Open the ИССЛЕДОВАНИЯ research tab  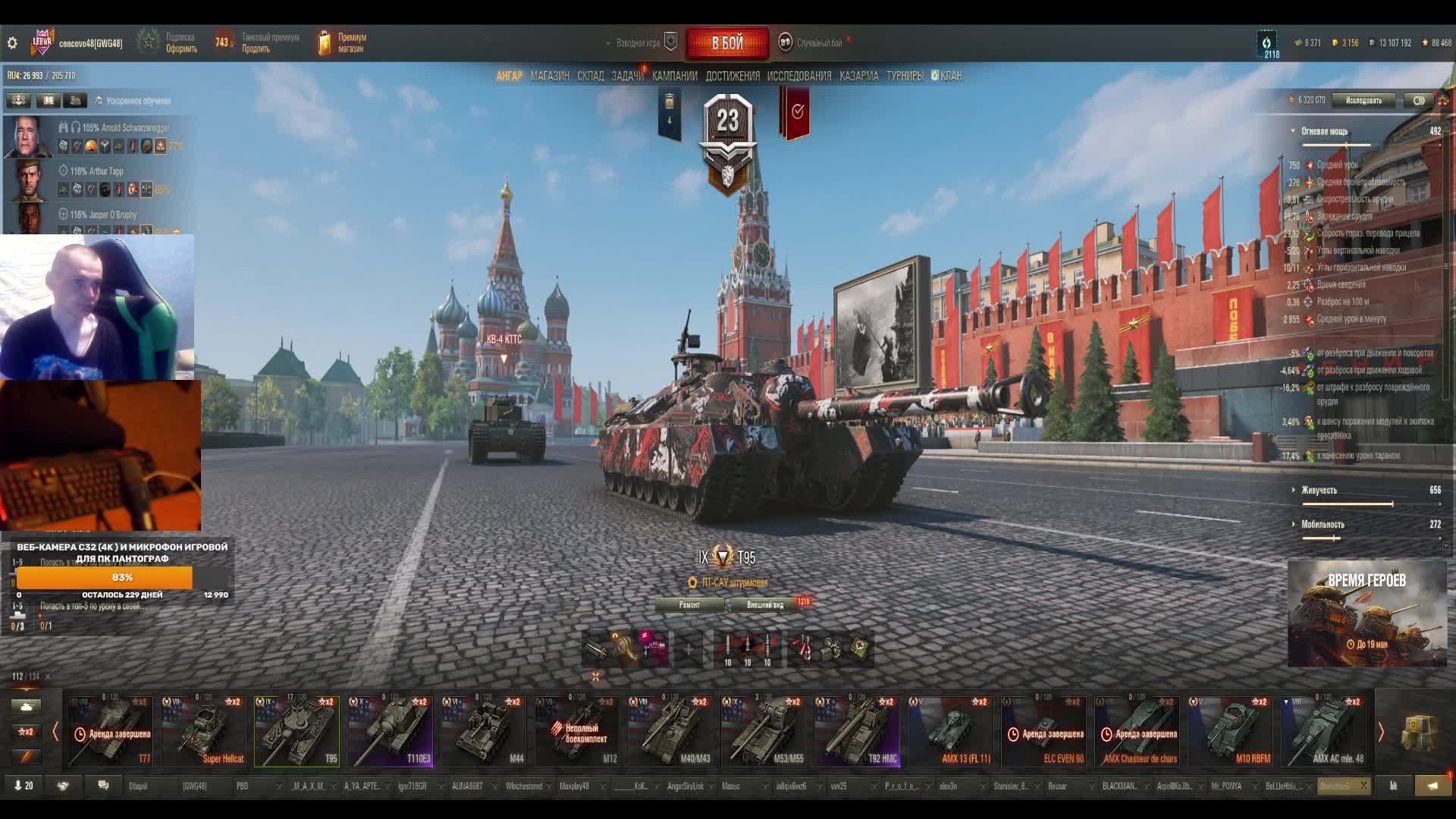click(x=799, y=76)
